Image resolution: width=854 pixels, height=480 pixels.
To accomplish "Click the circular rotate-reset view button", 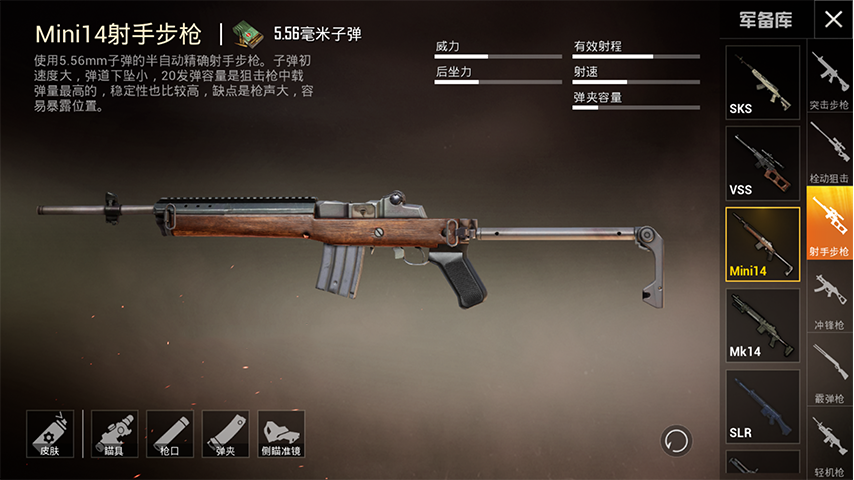I will coord(676,440).
